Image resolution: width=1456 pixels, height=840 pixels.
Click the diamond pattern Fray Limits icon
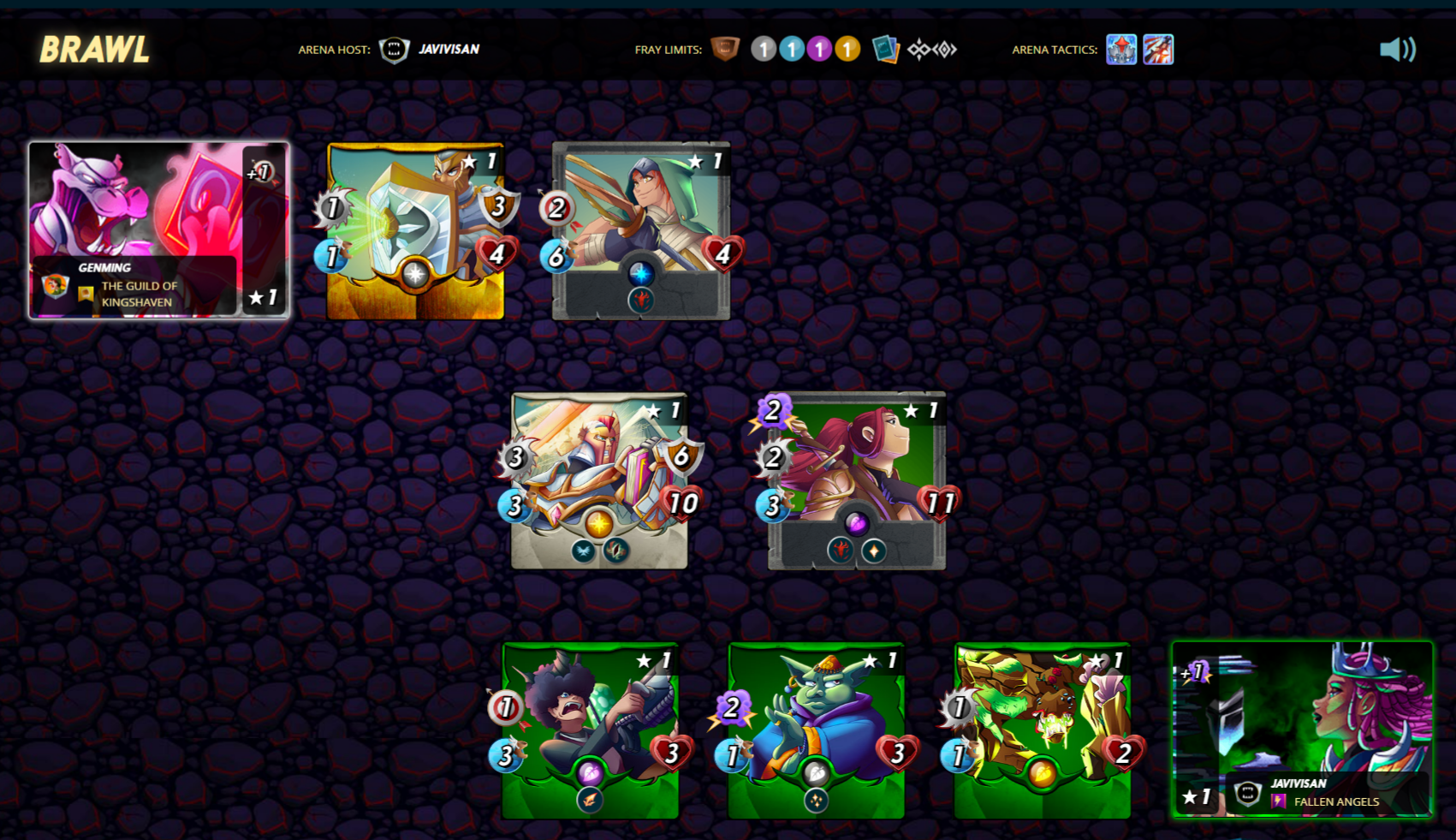931,50
